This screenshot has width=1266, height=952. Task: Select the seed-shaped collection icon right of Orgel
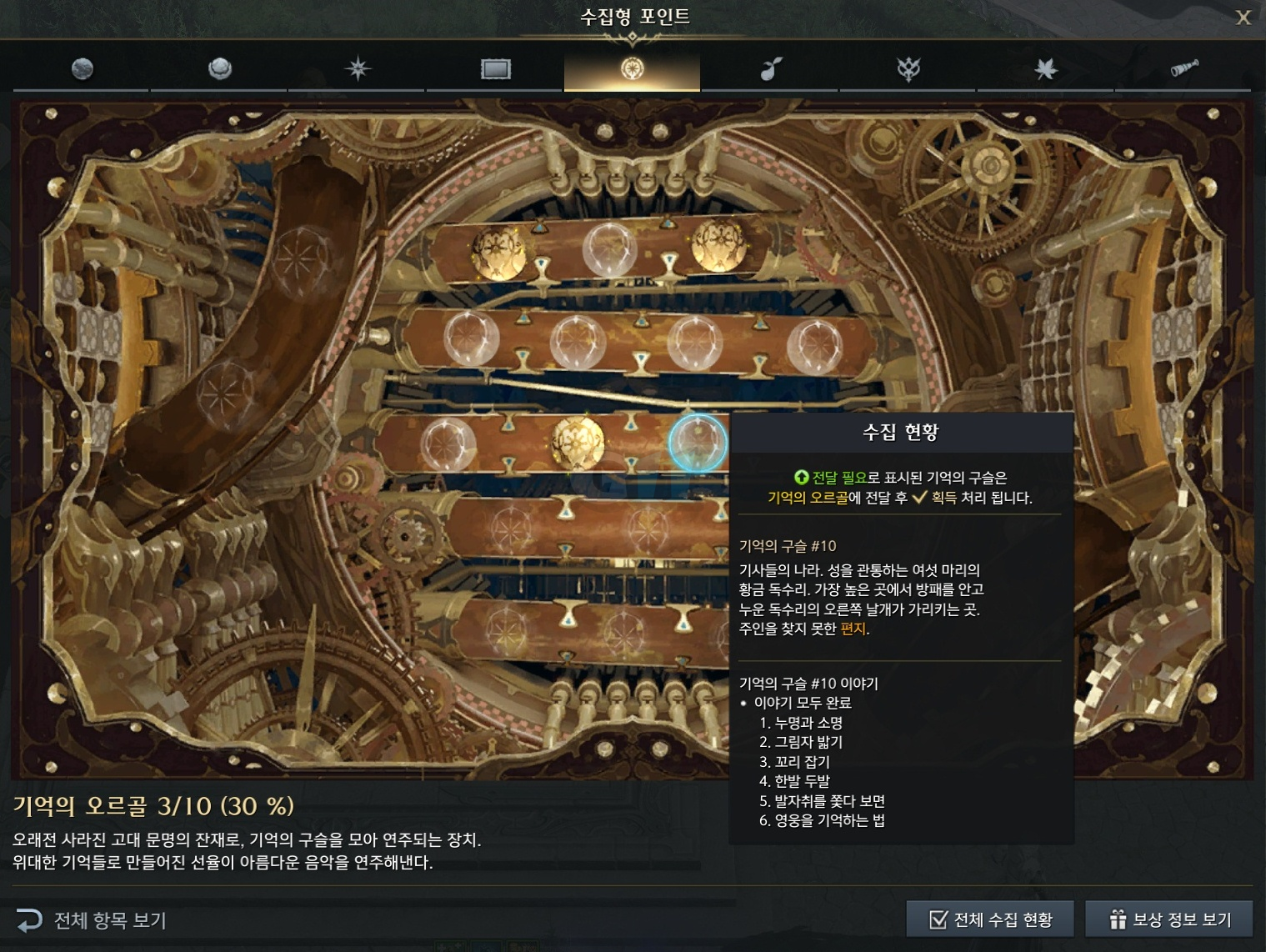tap(771, 70)
